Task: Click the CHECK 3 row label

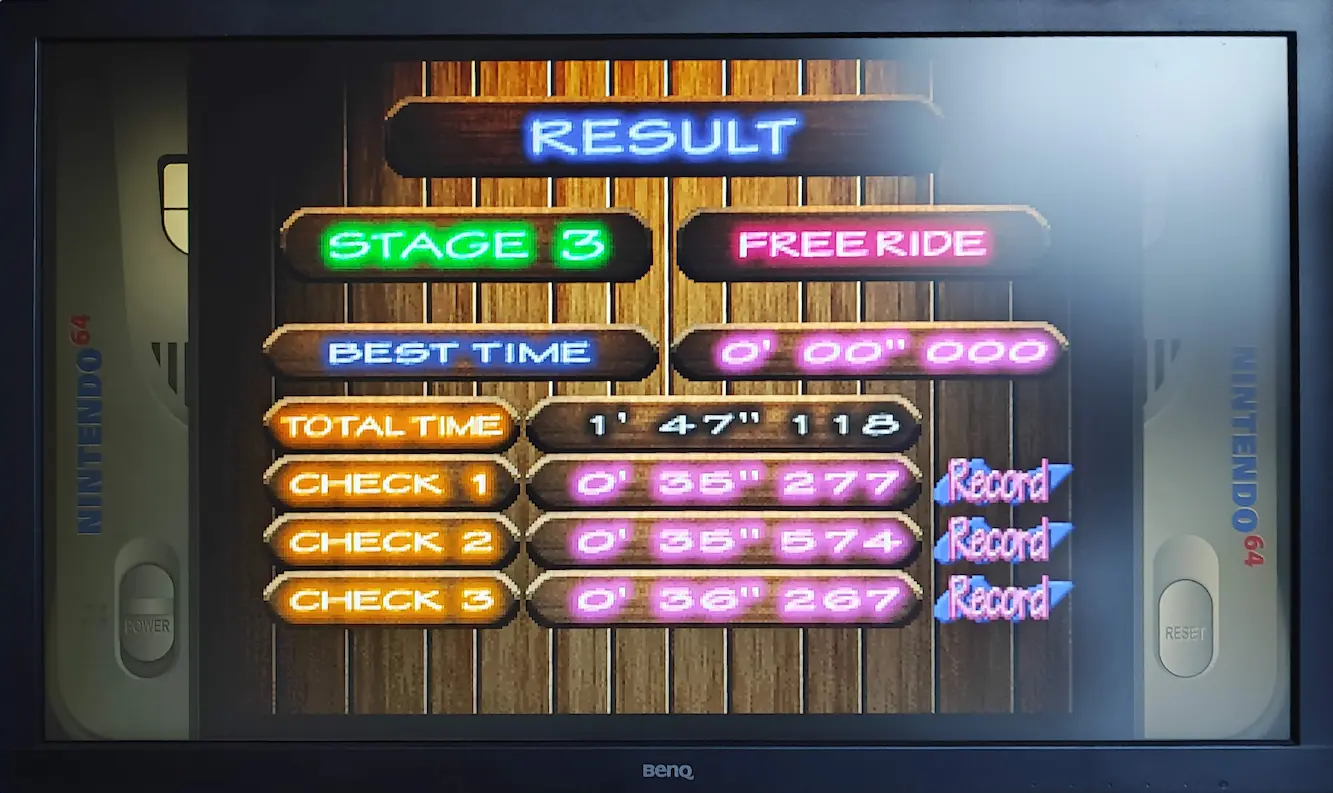Action: [391, 600]
